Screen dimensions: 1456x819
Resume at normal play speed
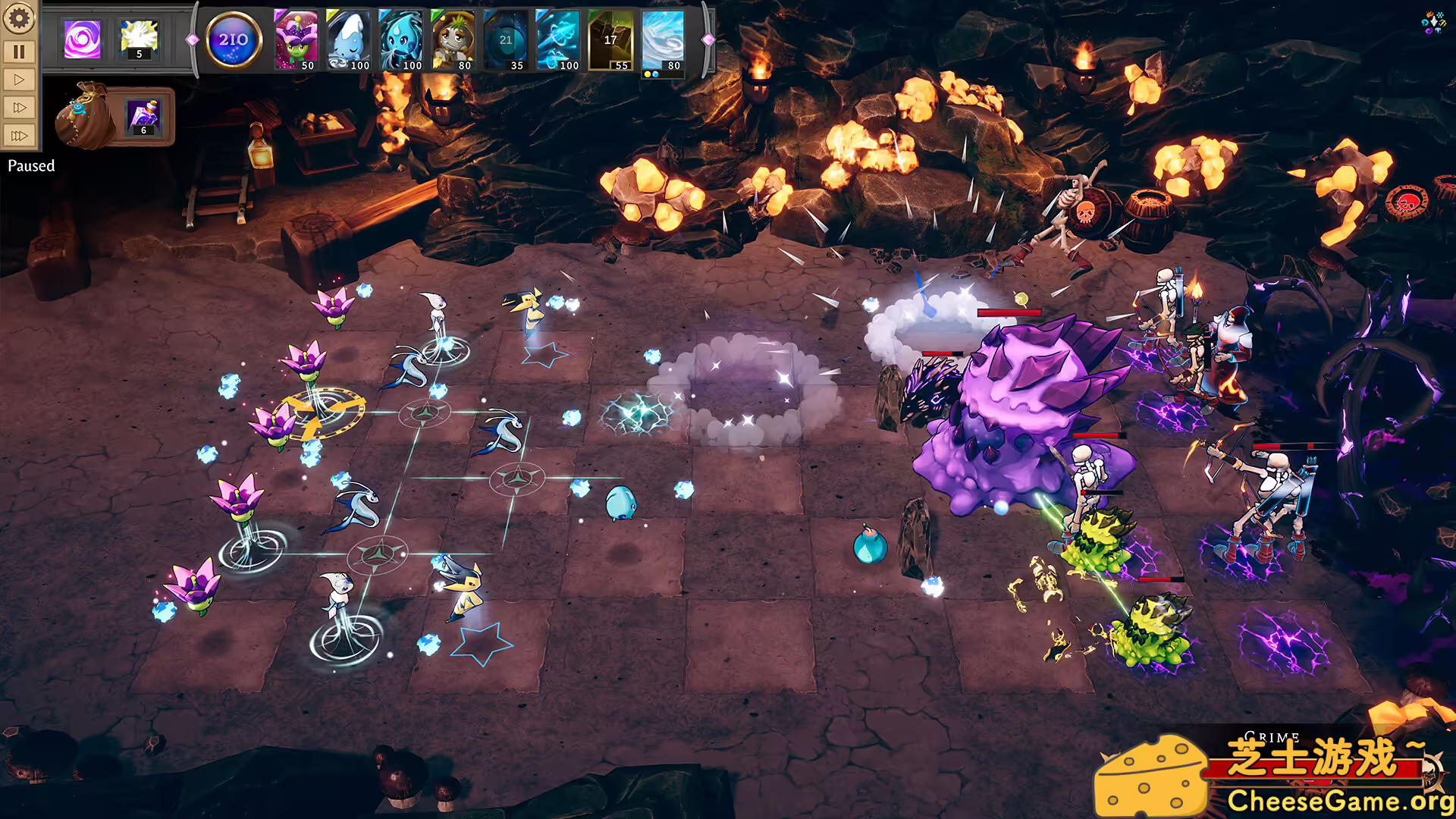(19, 80)
